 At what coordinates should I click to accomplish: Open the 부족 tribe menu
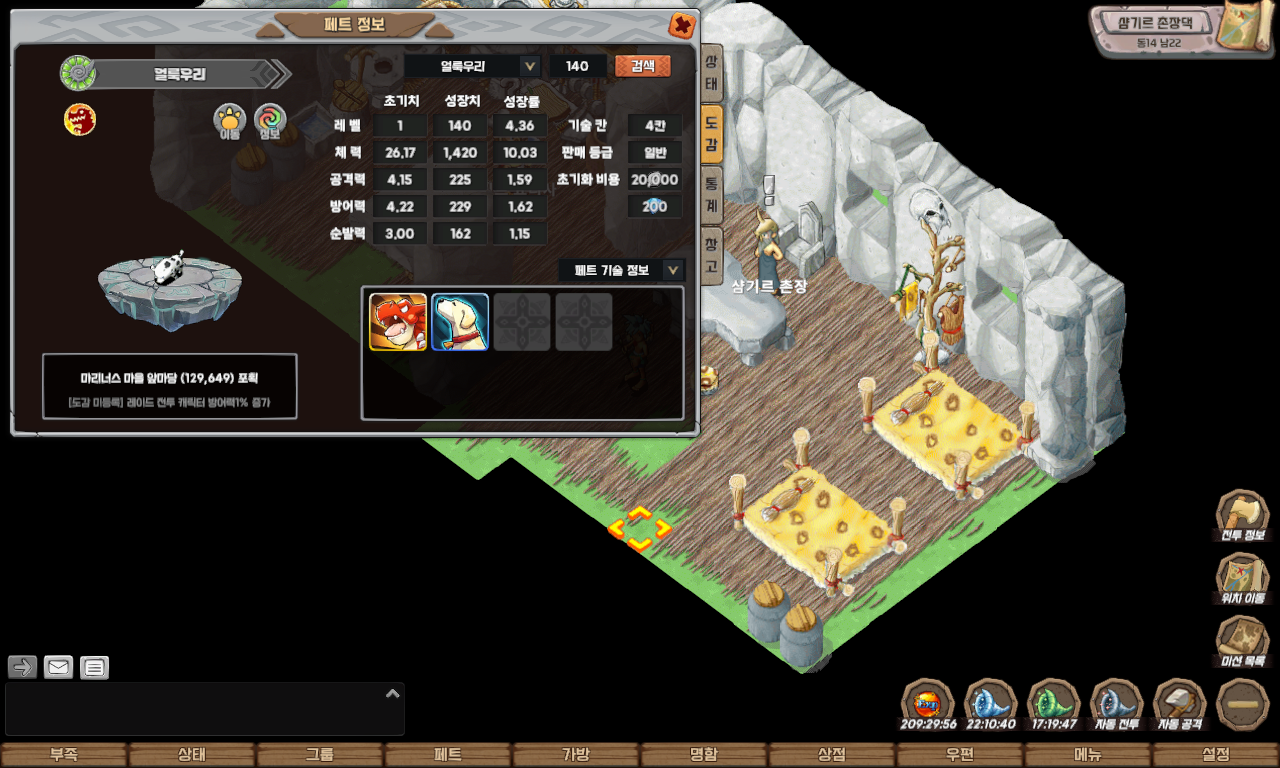[x=64, y=755]
